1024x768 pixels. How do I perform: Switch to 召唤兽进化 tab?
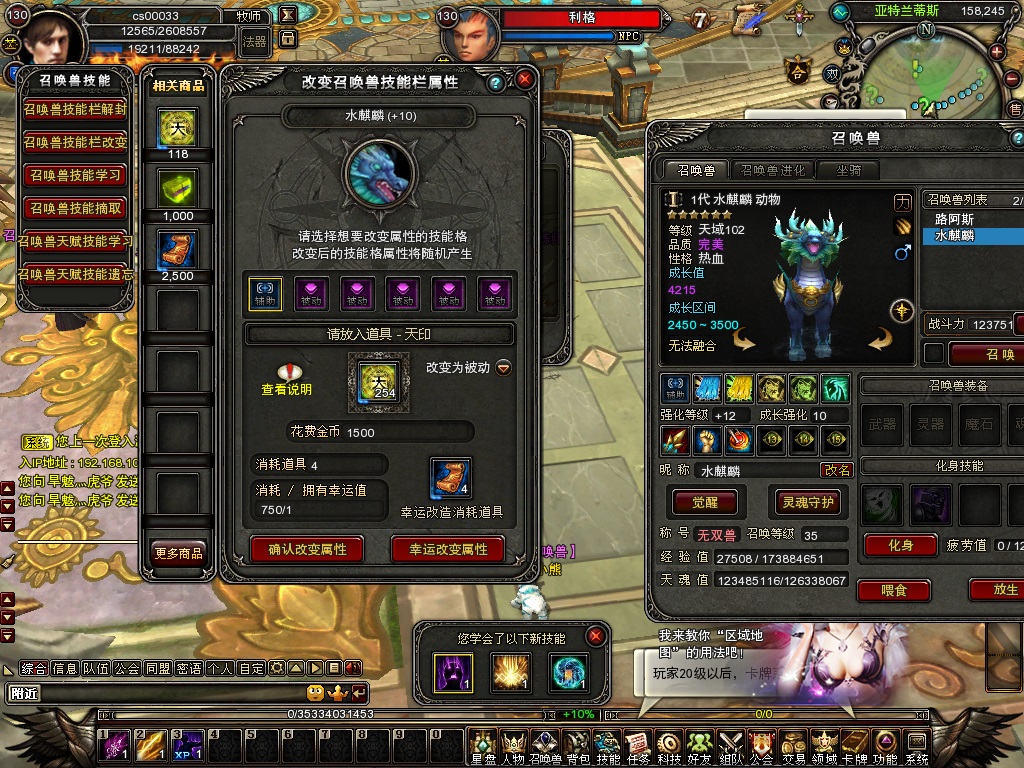pos(771,170)
